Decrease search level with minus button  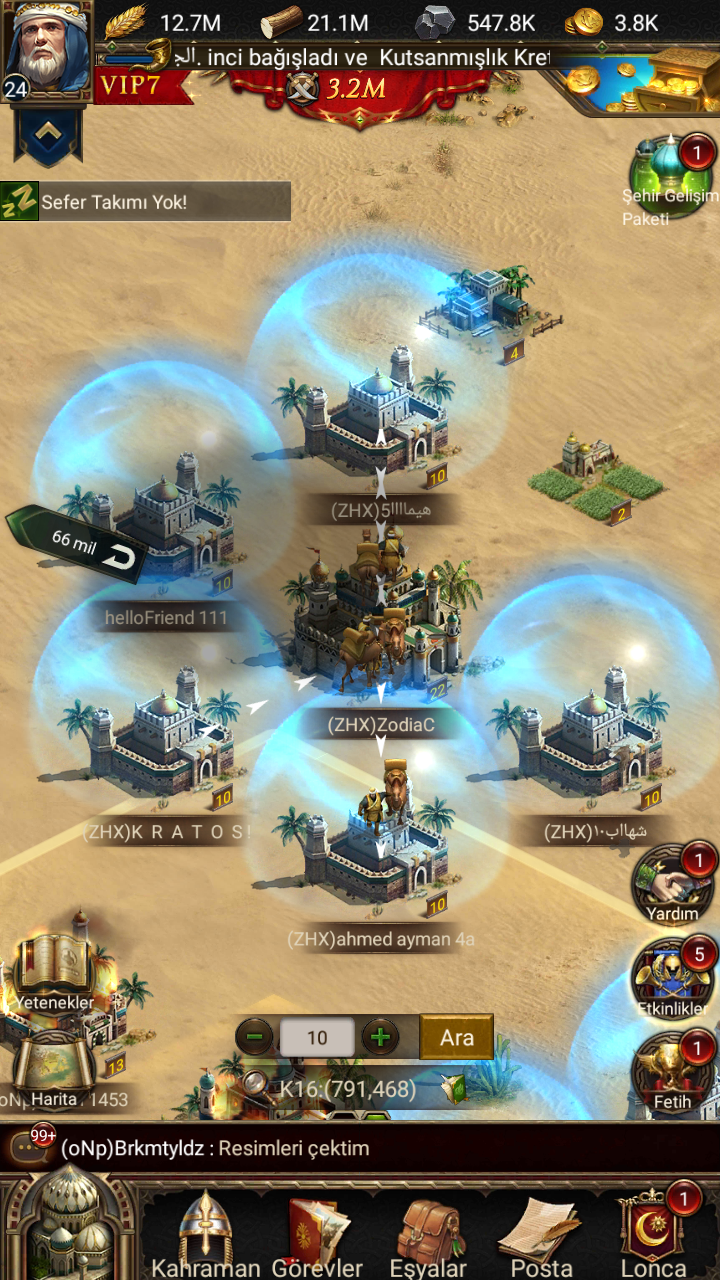coord(255,1037)
